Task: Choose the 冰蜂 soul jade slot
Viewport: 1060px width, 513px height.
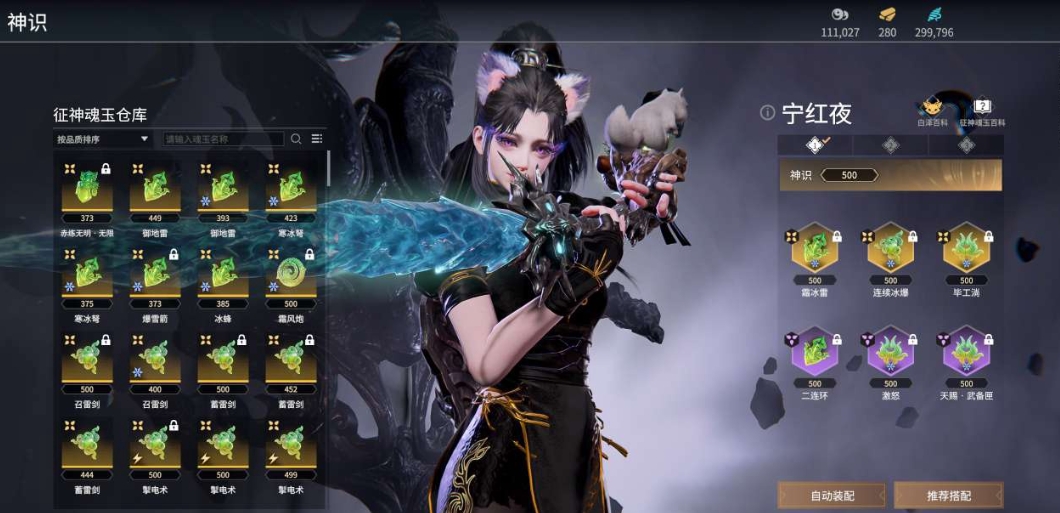Action: tap(222, 274)
